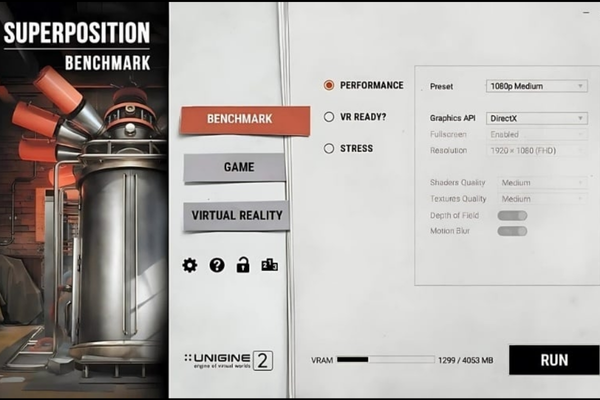Select the Performance benchmark mode
This screenshot has width=600, height=400.
pyautogui.click(x=329, y=86)
